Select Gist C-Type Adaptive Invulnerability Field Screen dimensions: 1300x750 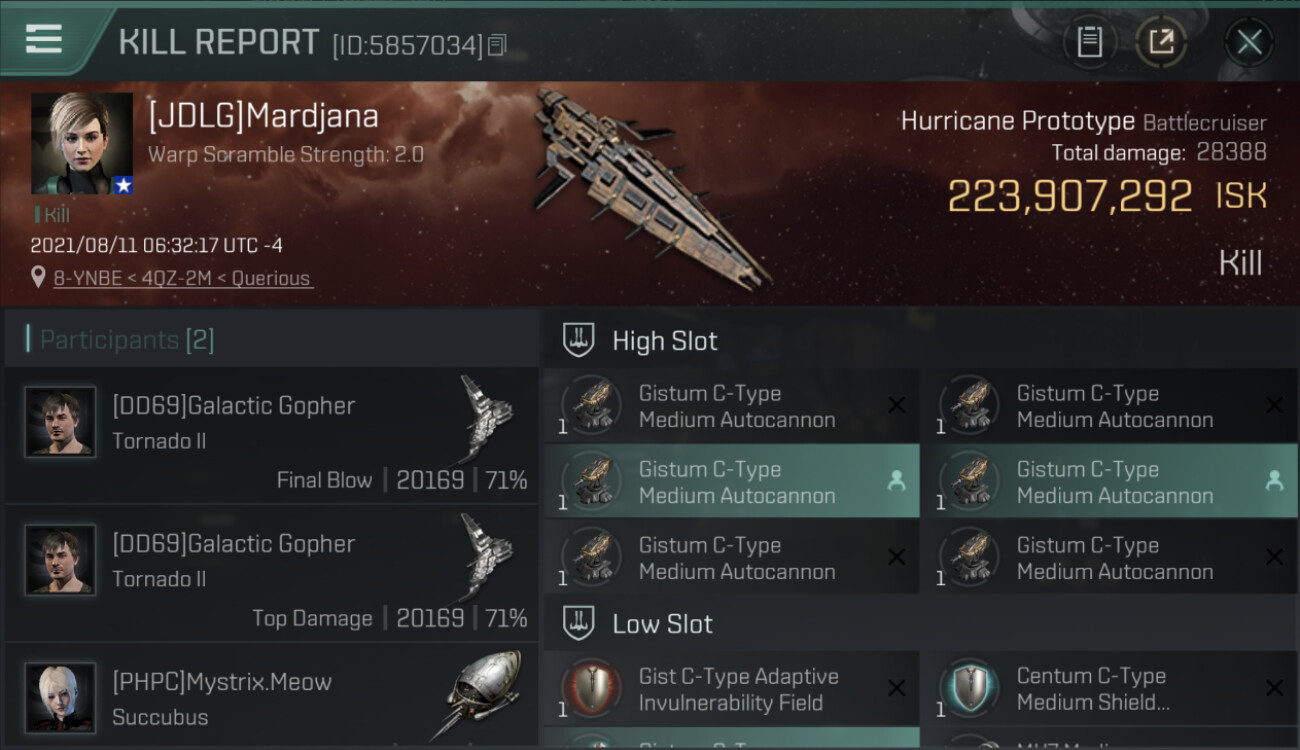(x=731, y=689)
